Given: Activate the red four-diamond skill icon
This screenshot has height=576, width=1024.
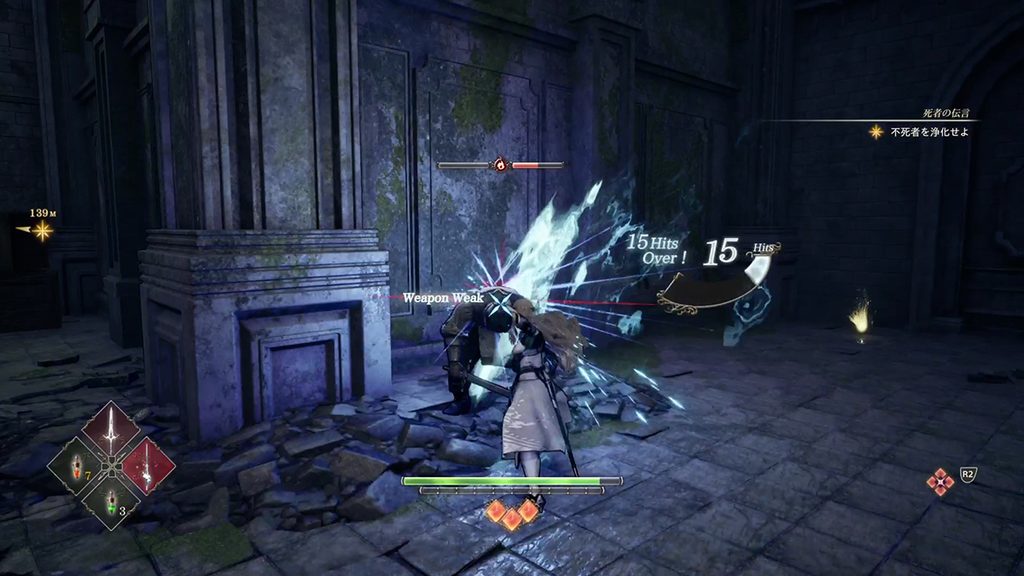Looking at the screenshot, I should 940,483.
